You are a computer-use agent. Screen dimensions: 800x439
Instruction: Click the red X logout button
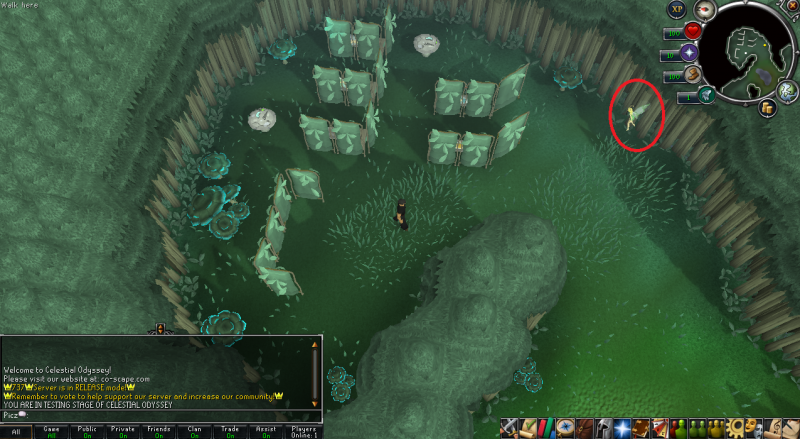click(791, 7)
